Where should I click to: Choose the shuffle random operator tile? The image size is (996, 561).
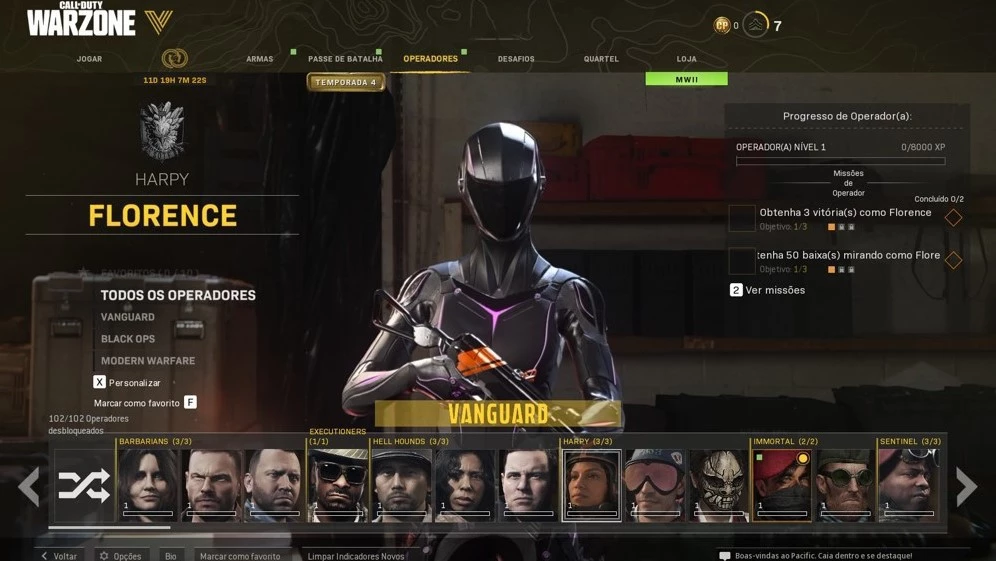pos(84,486)
